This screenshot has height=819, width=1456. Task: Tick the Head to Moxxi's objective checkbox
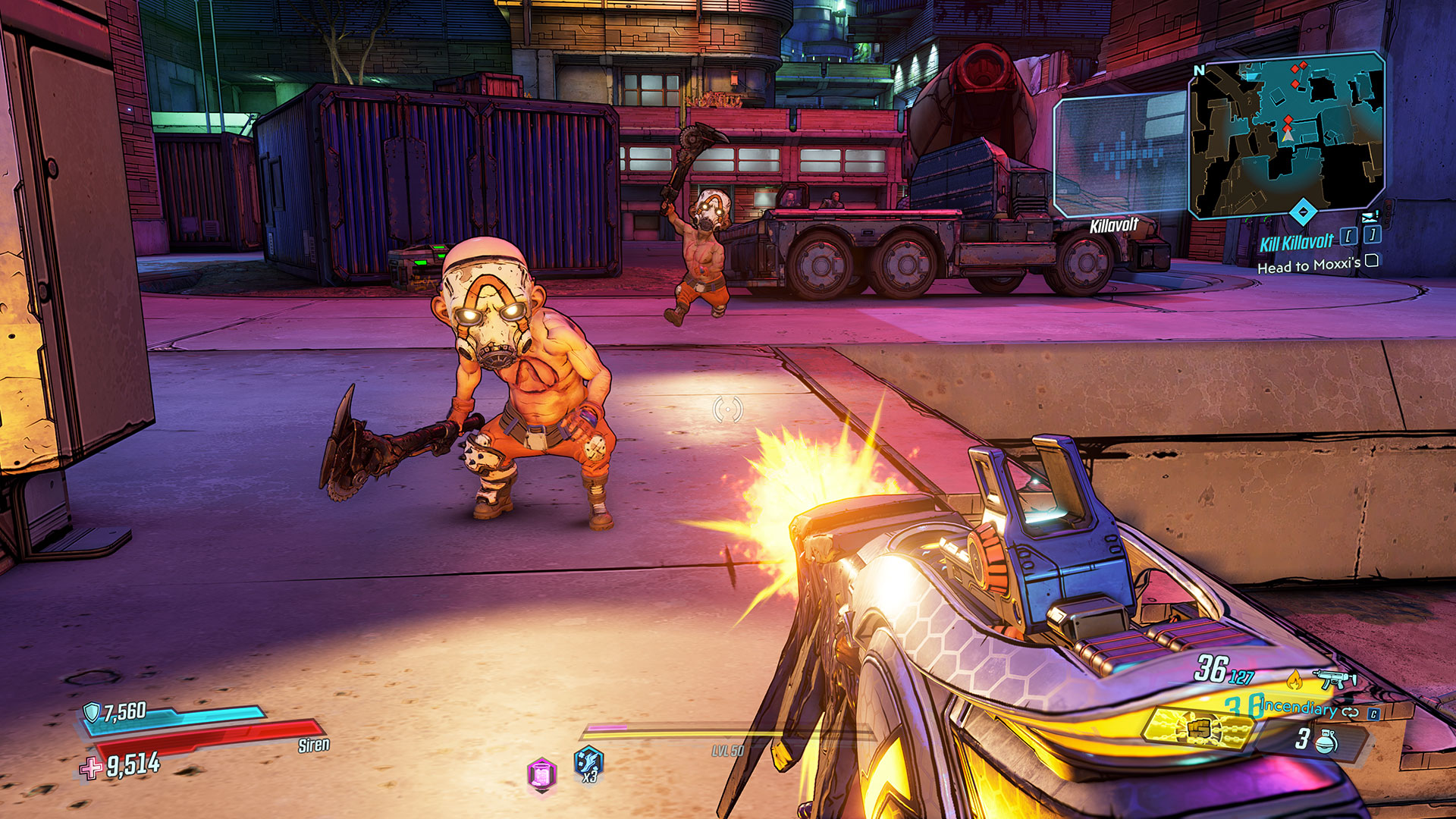point(1372,262)
